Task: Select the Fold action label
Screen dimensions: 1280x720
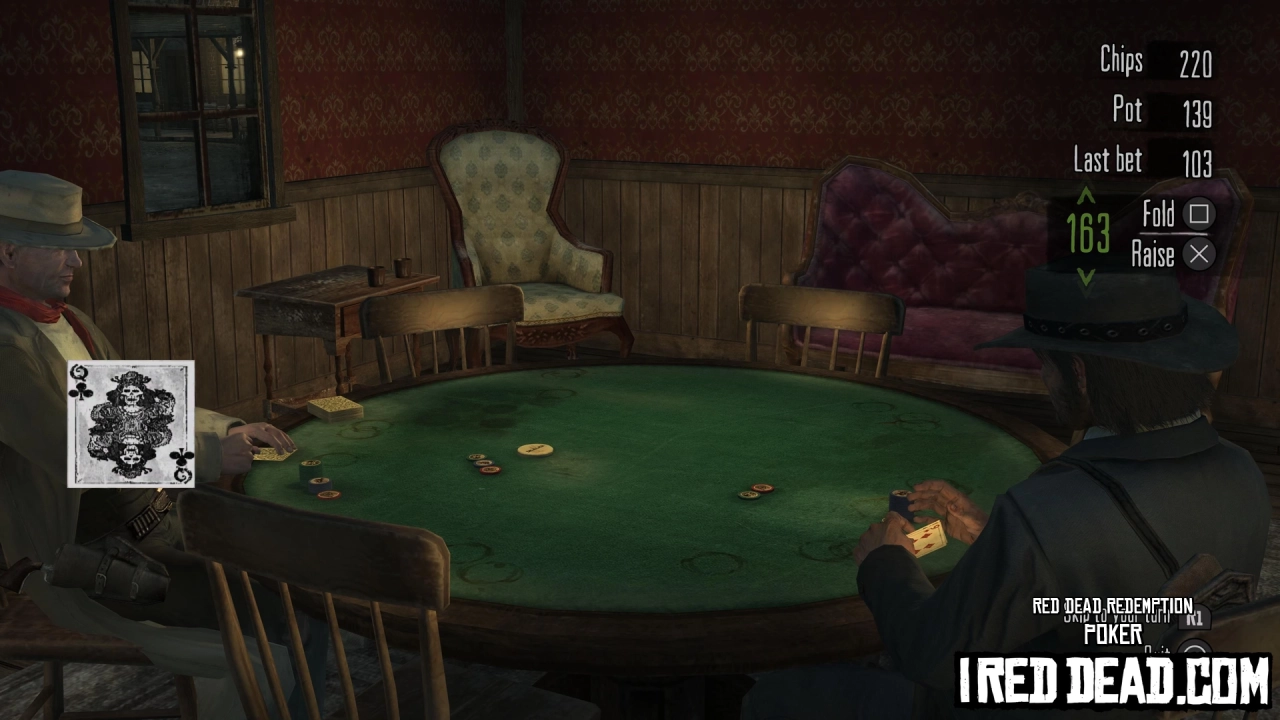Action: [x=1160, y=214]
